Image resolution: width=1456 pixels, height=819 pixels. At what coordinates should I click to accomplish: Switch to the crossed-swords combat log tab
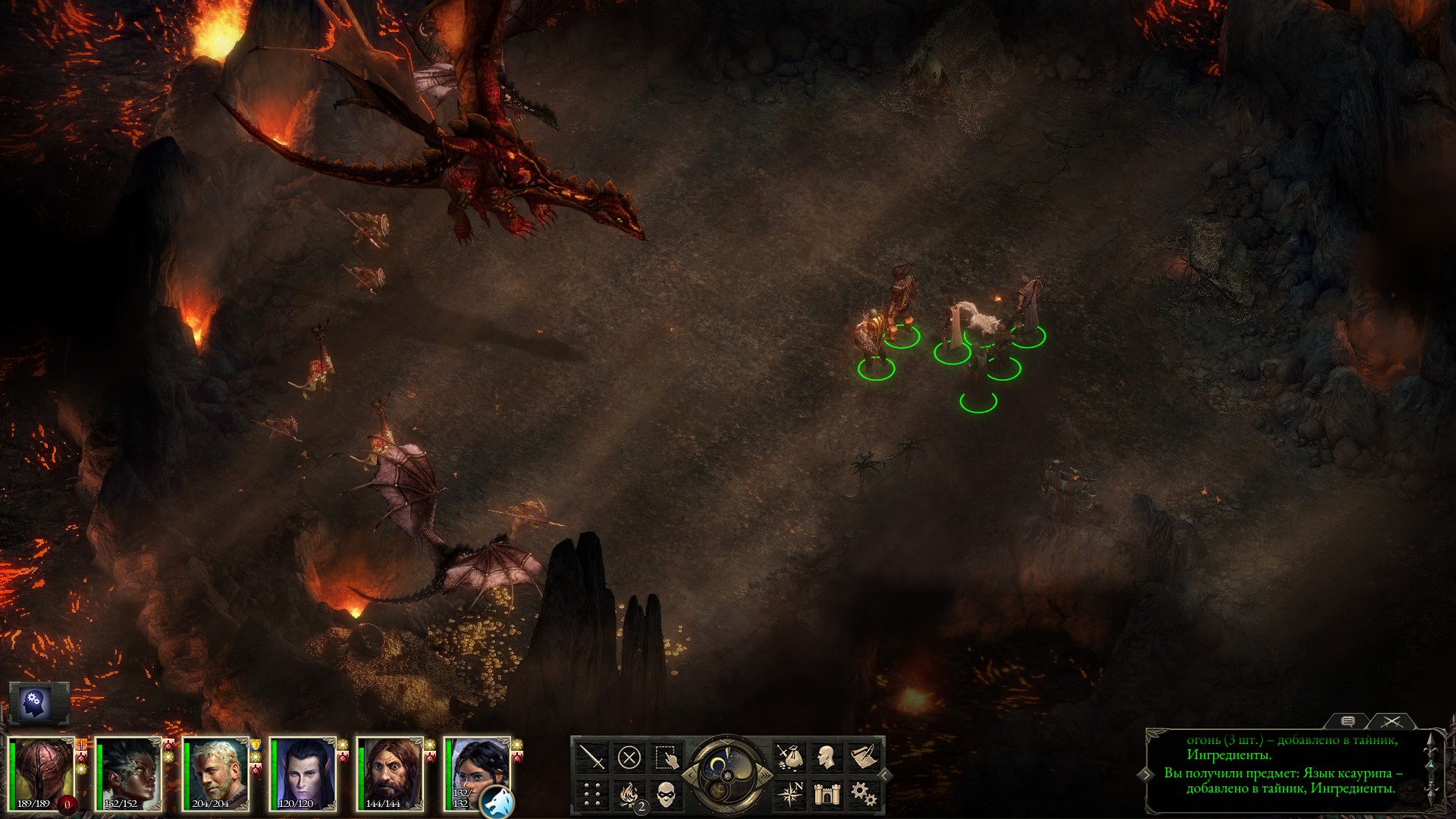(1392, 721)
